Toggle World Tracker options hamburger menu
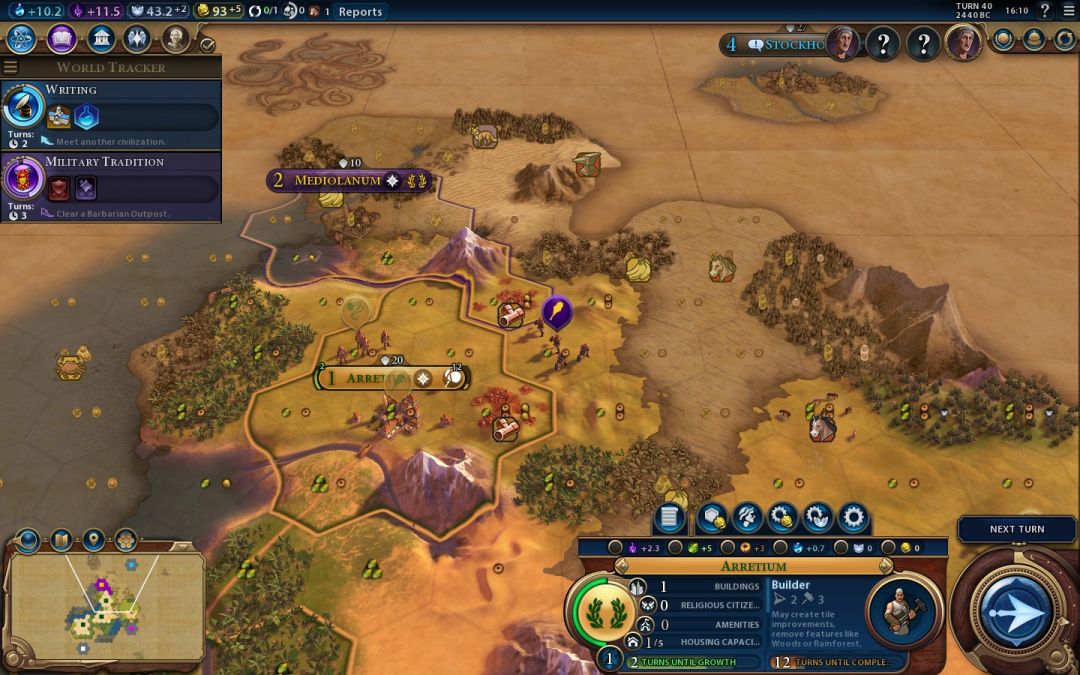1080x675 pixels. point(11,67)
